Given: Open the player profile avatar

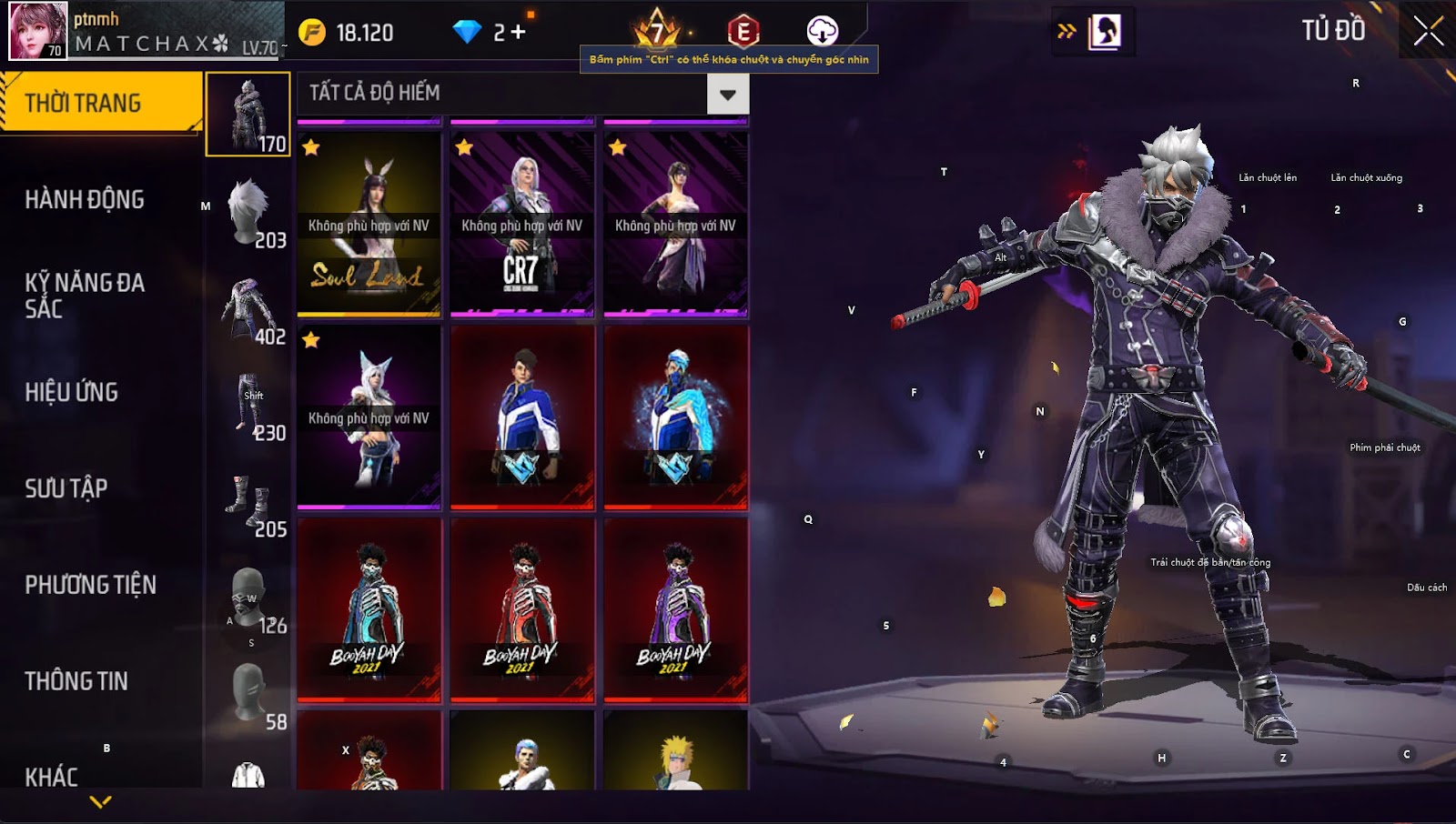Looking at the screenshot, I should pos(38,31).
